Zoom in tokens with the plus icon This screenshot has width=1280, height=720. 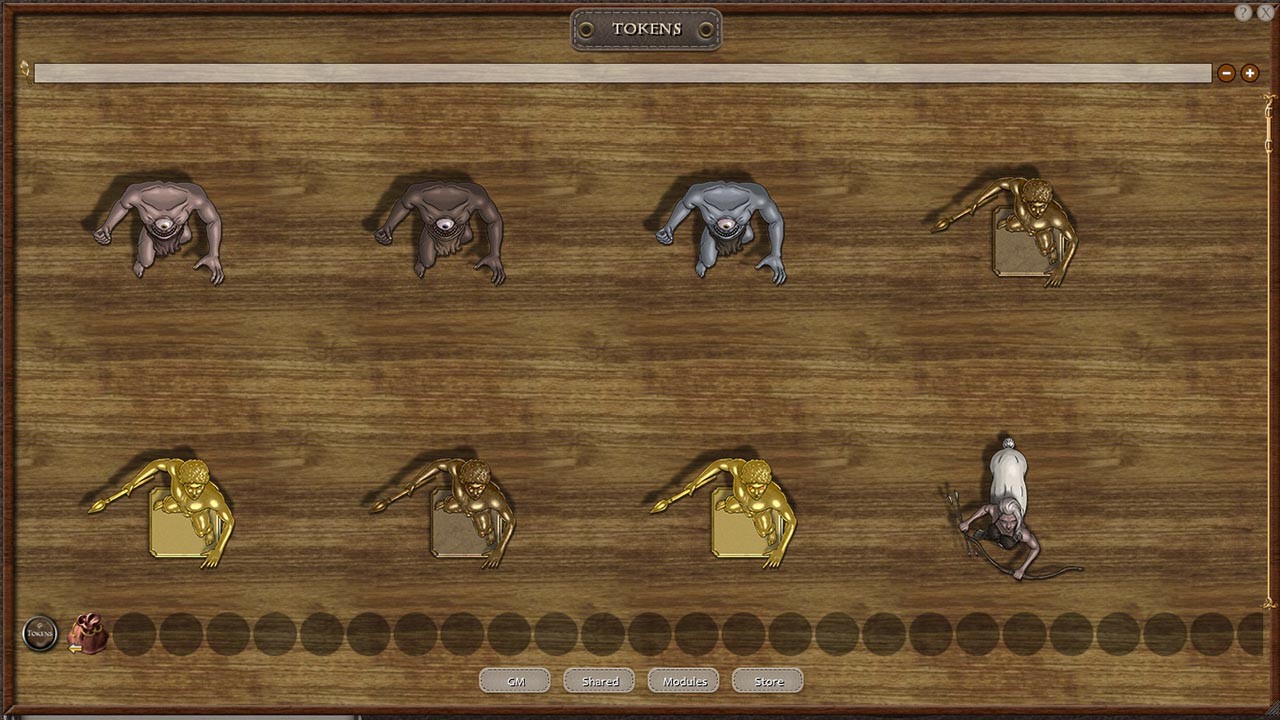point(1250,72)
